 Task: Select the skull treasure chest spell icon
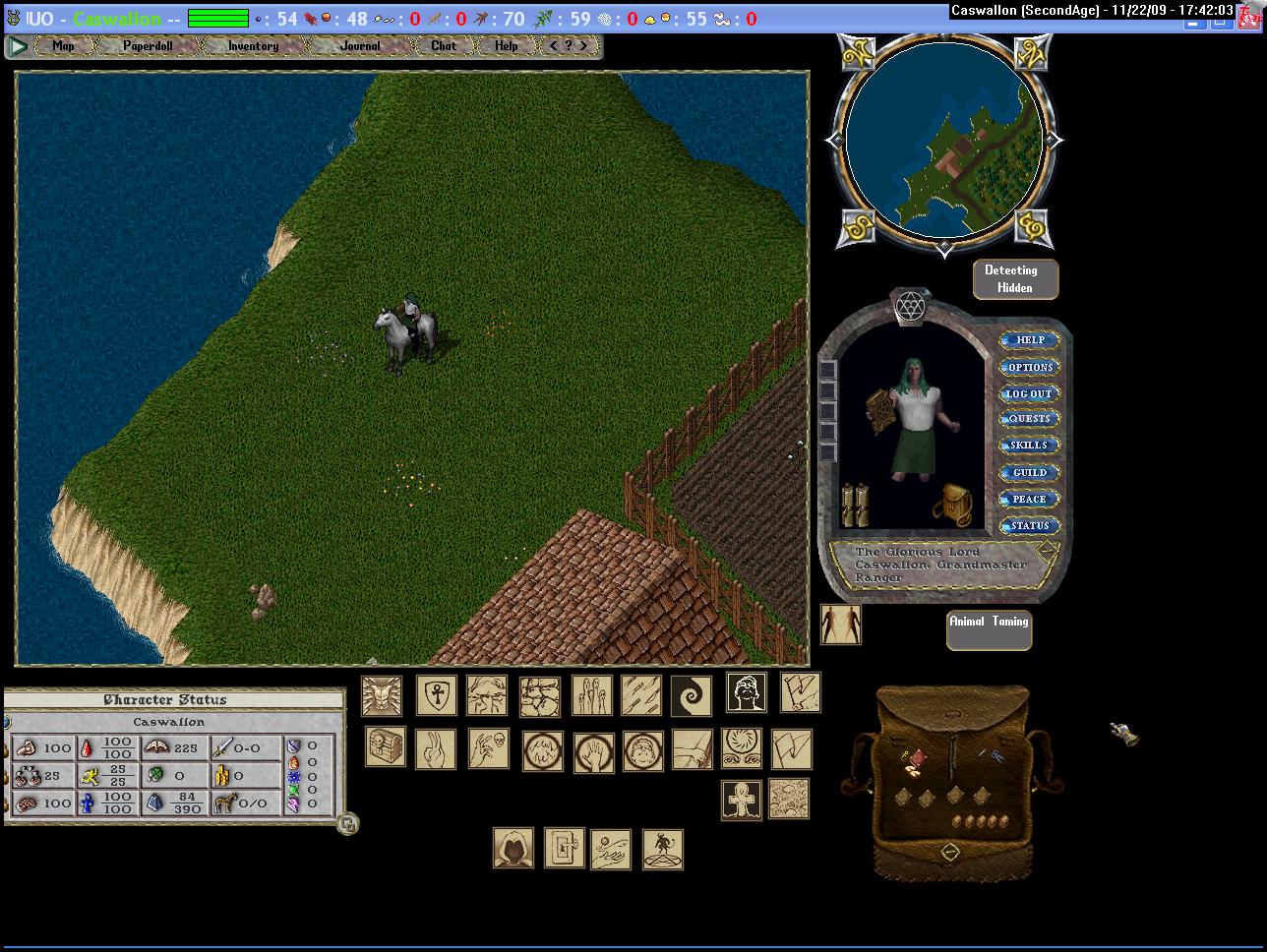(386, 747)
